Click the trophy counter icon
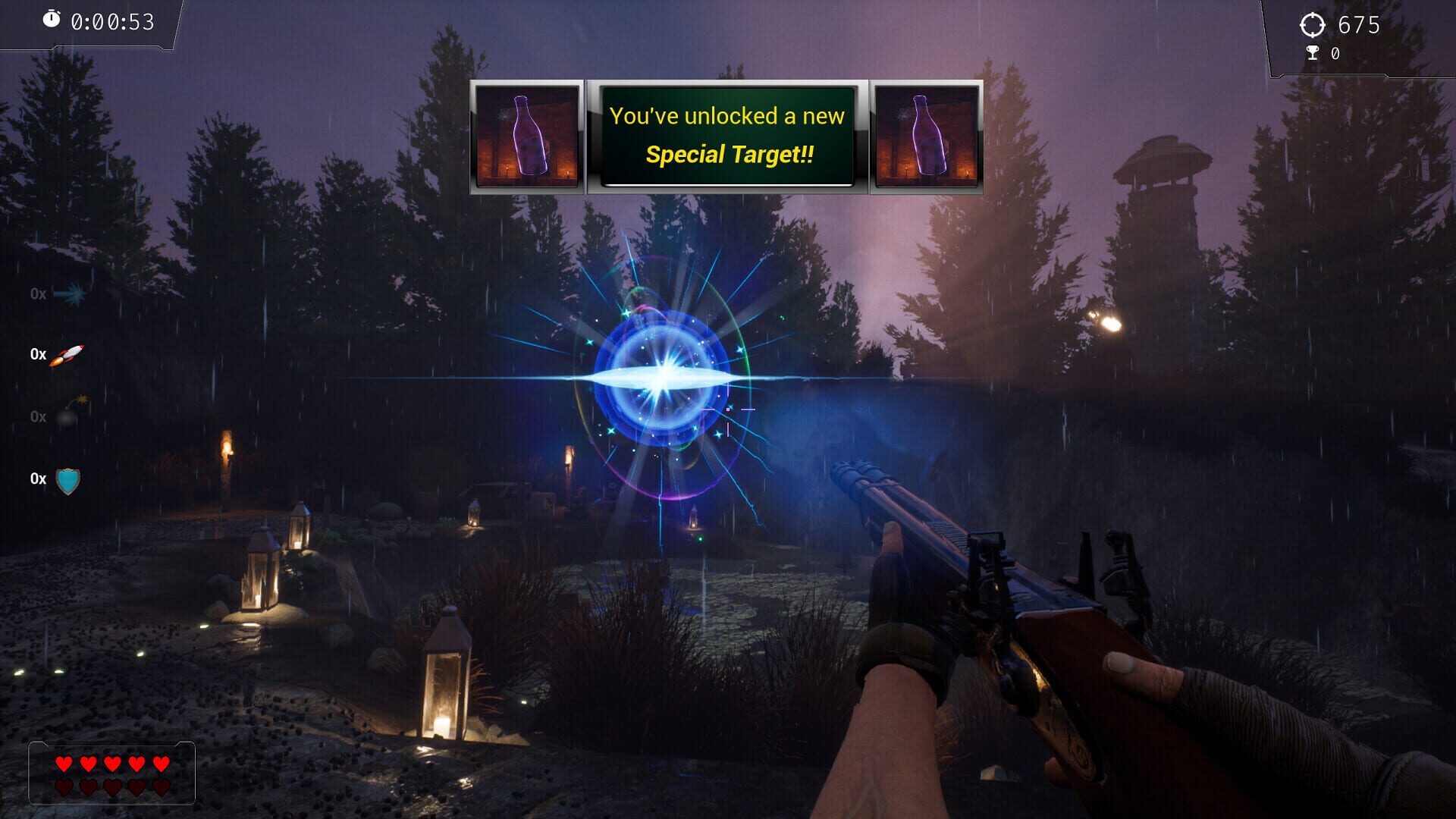1456x819 pixels. (1311, 53)
